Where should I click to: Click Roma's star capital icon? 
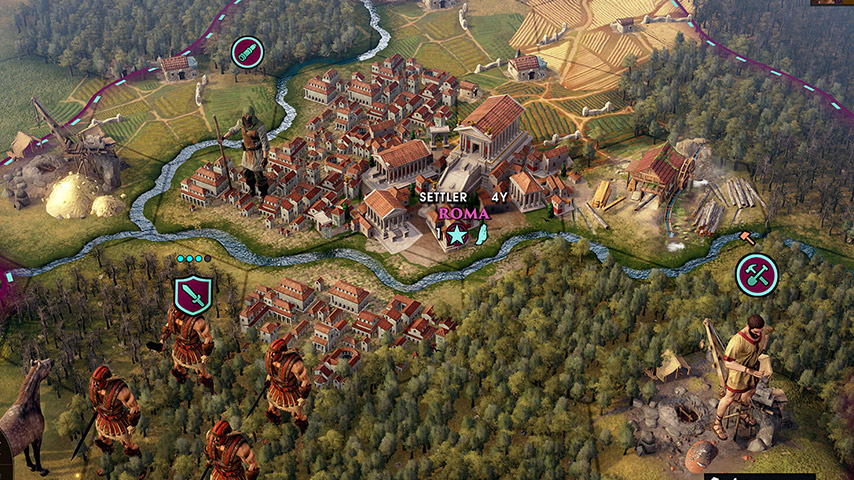[456, 235]
